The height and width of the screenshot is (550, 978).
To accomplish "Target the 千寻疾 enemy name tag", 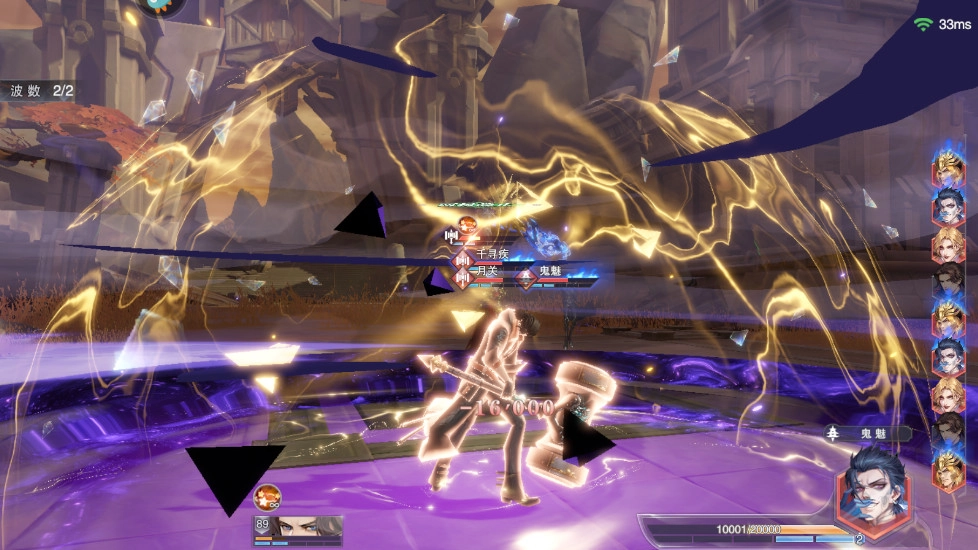I will pos(493,255).
